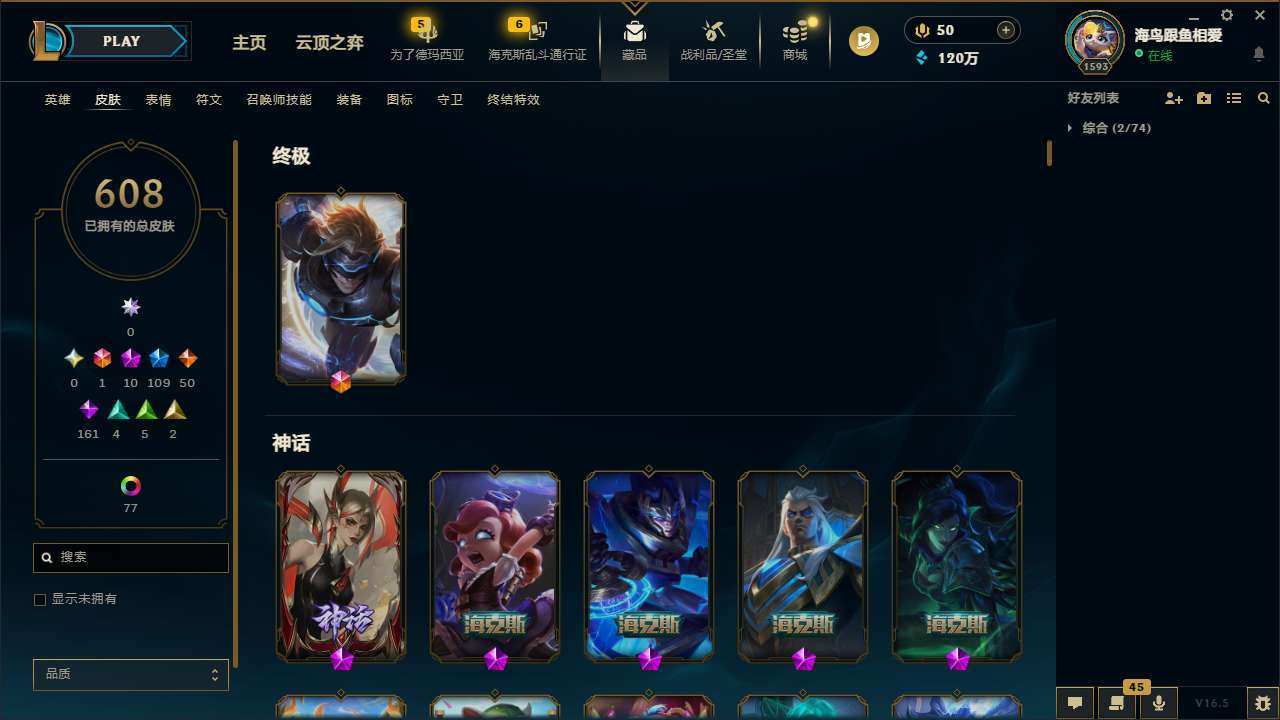Viewport: 1280px width, 720px height.
Task: Enable the 显示未拥有 checkbox
Action: [x=40, y=599]
